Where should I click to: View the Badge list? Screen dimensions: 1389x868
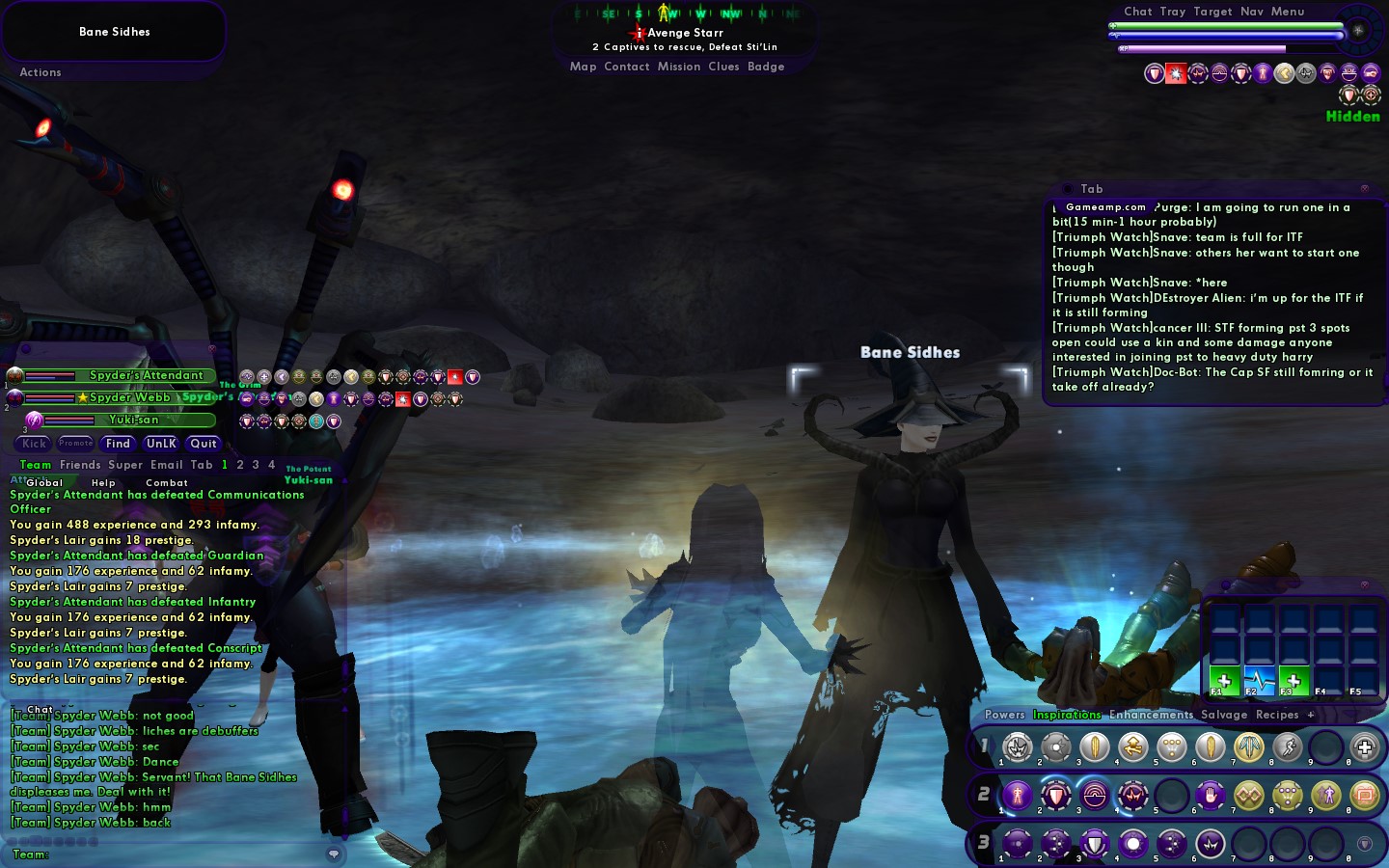pos(766,67)
